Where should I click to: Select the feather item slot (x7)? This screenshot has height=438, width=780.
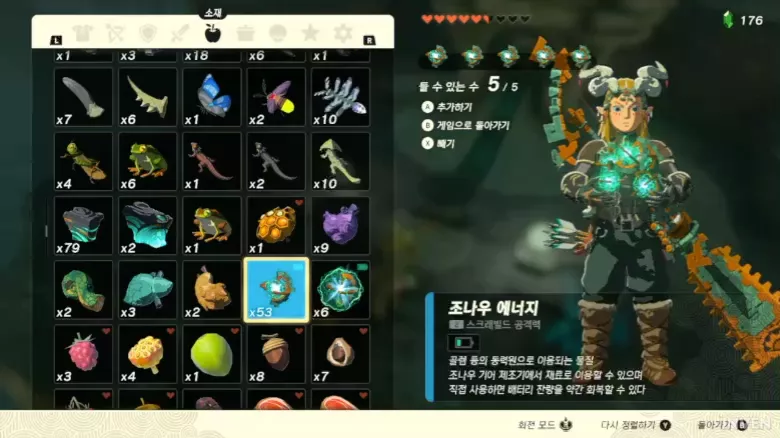[83, 97]
